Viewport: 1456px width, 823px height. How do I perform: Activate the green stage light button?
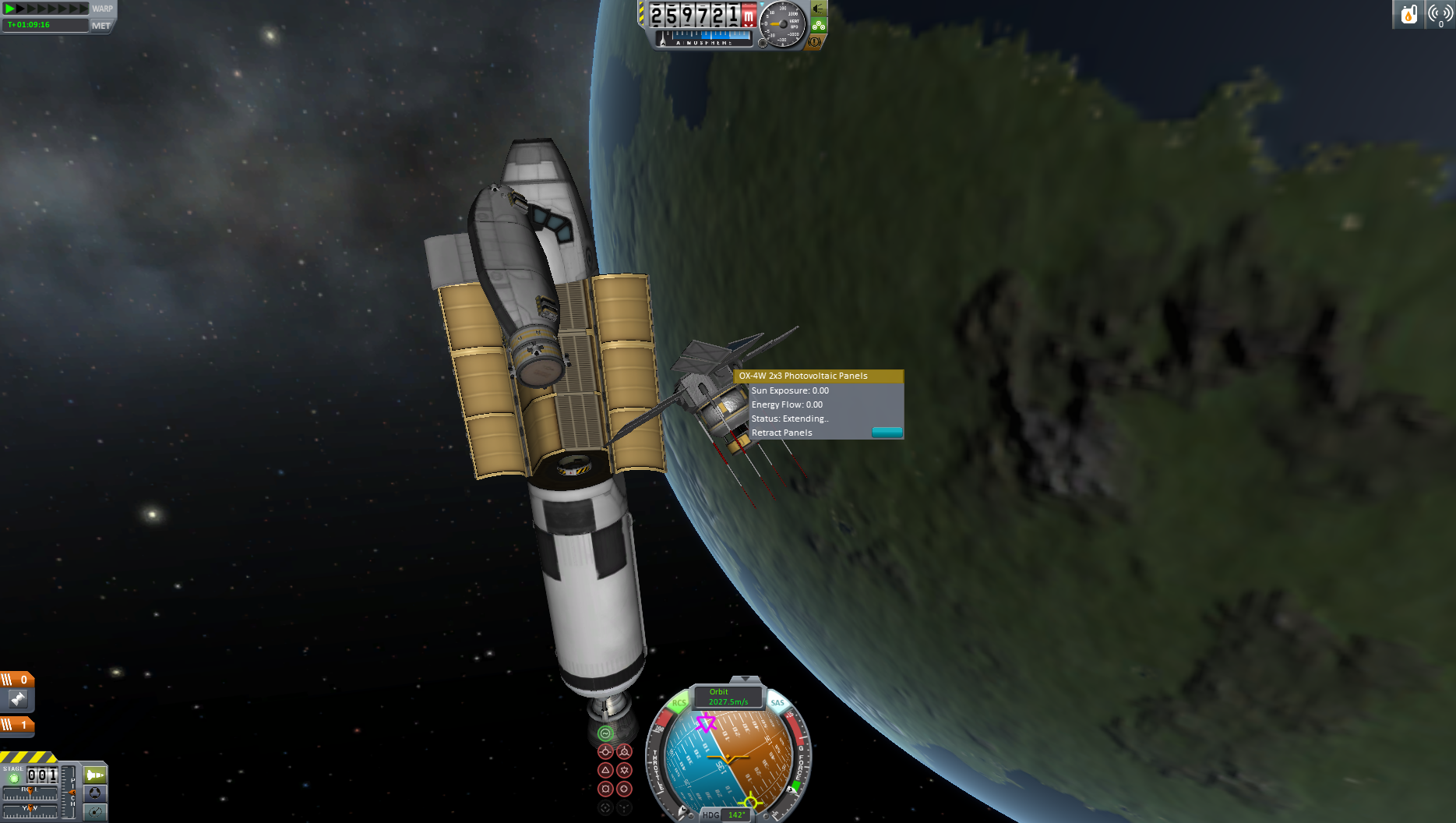pyautogui.click(x=13, y=778)
